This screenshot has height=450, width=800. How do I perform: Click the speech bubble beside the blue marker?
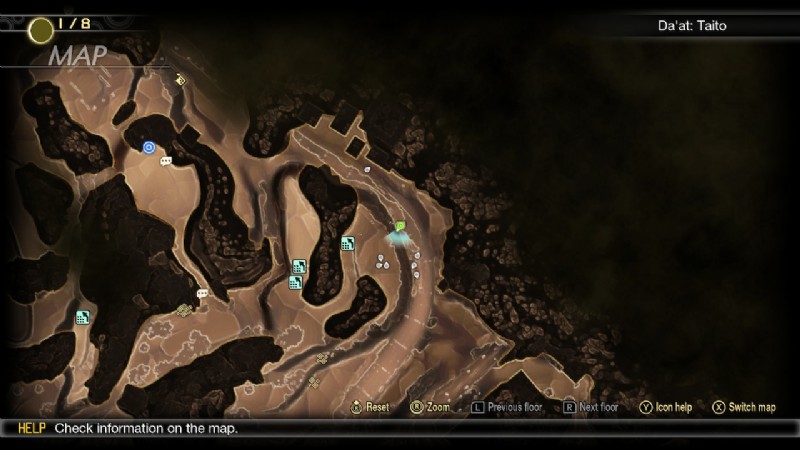tap(166, 160)
